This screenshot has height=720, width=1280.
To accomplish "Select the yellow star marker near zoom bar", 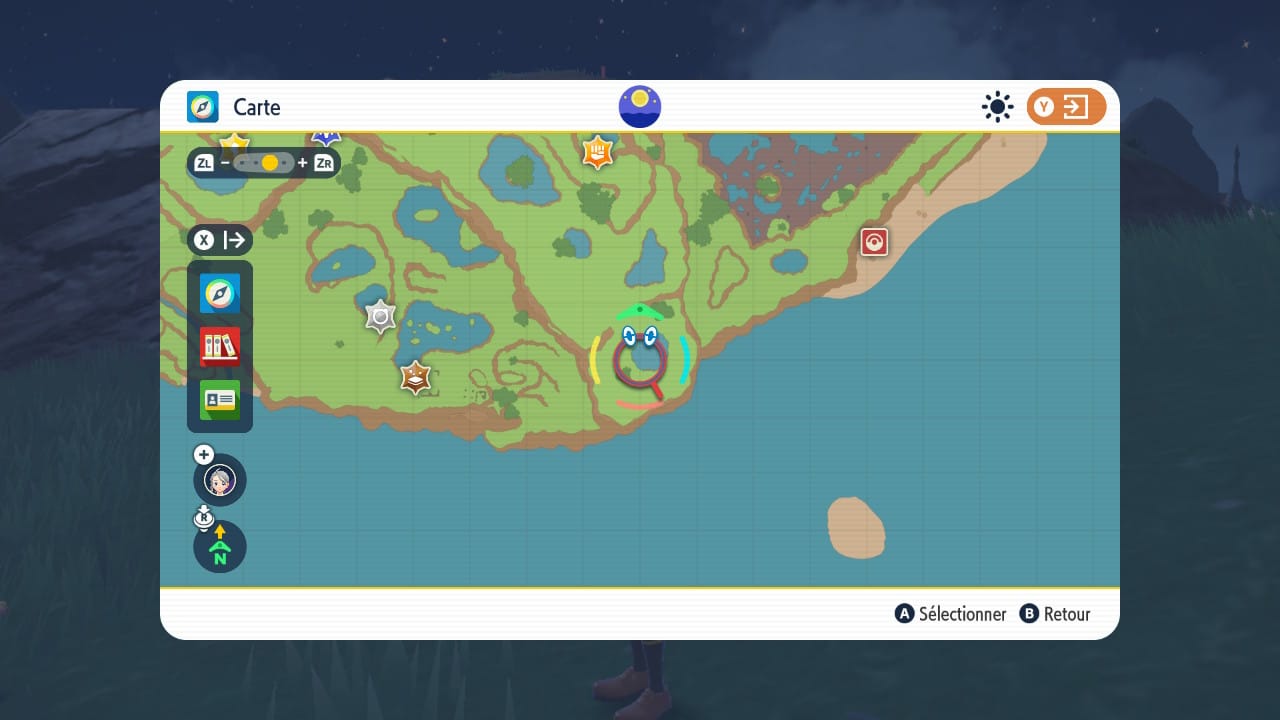I will [x=234, y=141].
